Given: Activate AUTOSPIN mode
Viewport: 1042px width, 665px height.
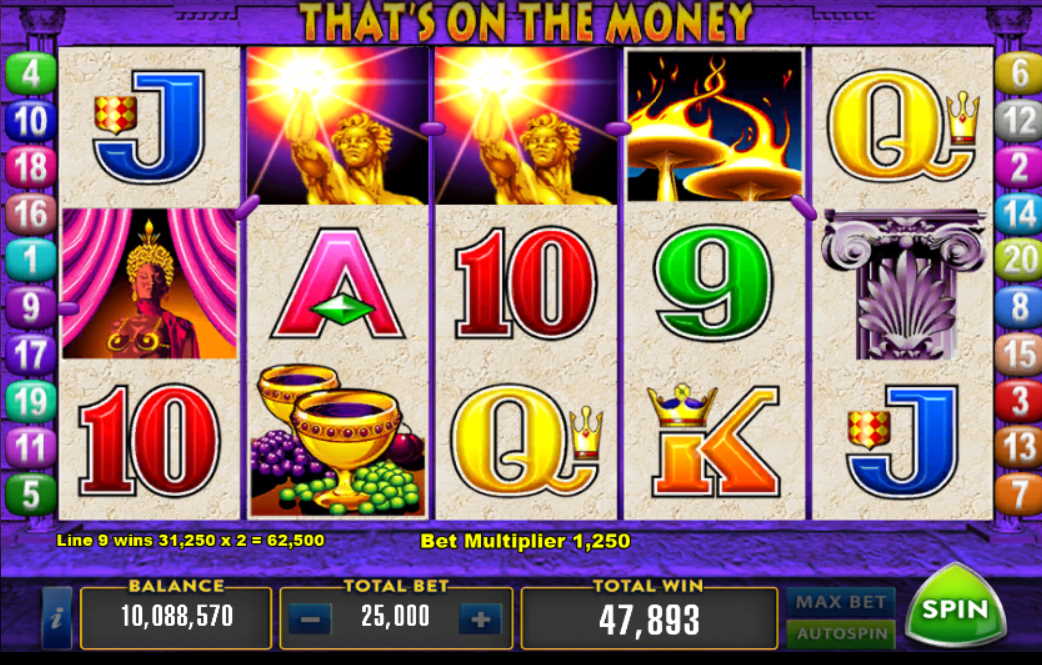Looking at the screenshot, I should coord(840,634).
